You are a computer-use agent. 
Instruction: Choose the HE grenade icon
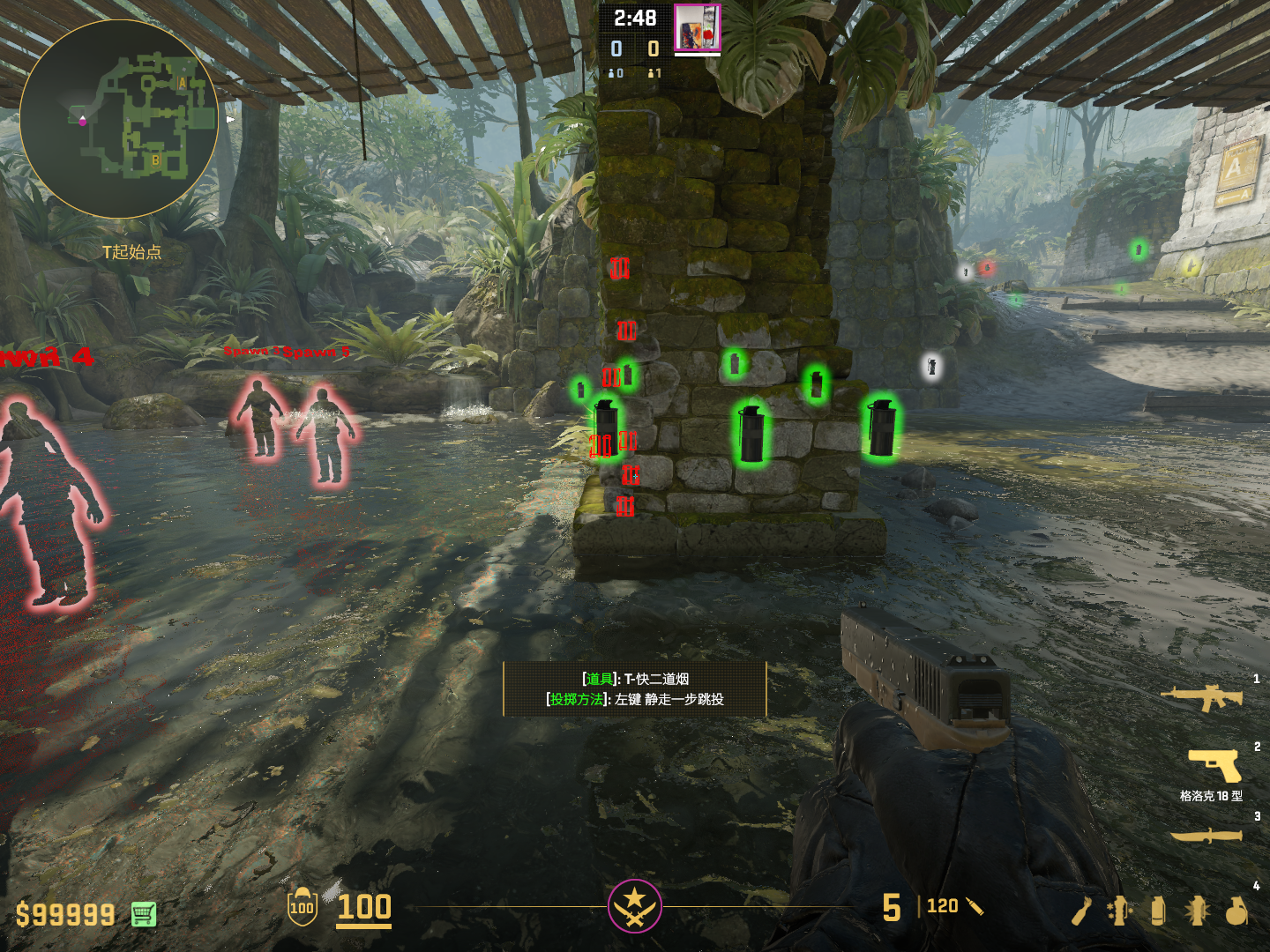(x=1236, y=911)
